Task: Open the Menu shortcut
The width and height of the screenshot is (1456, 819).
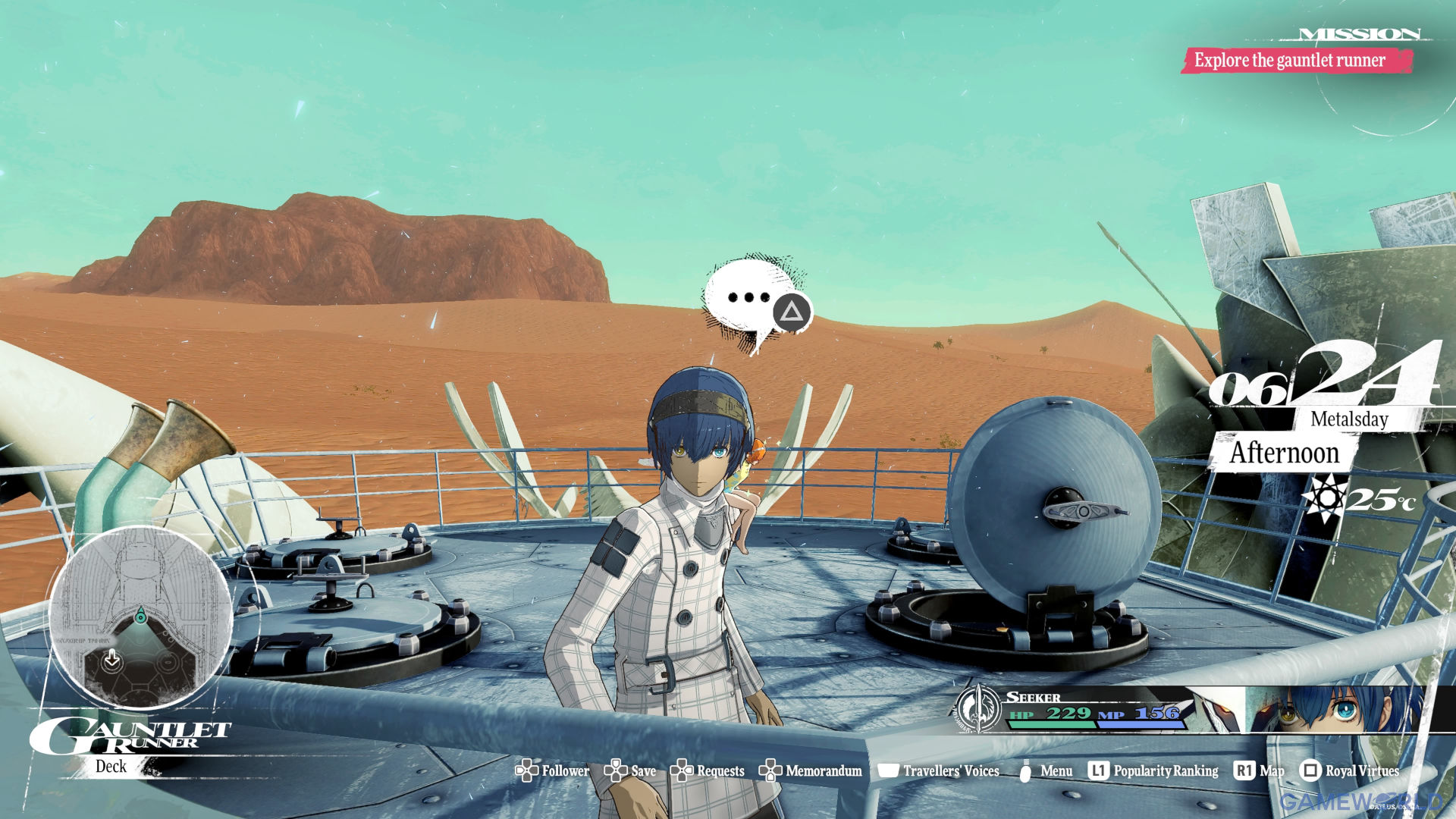Action: click(1045, 770)
